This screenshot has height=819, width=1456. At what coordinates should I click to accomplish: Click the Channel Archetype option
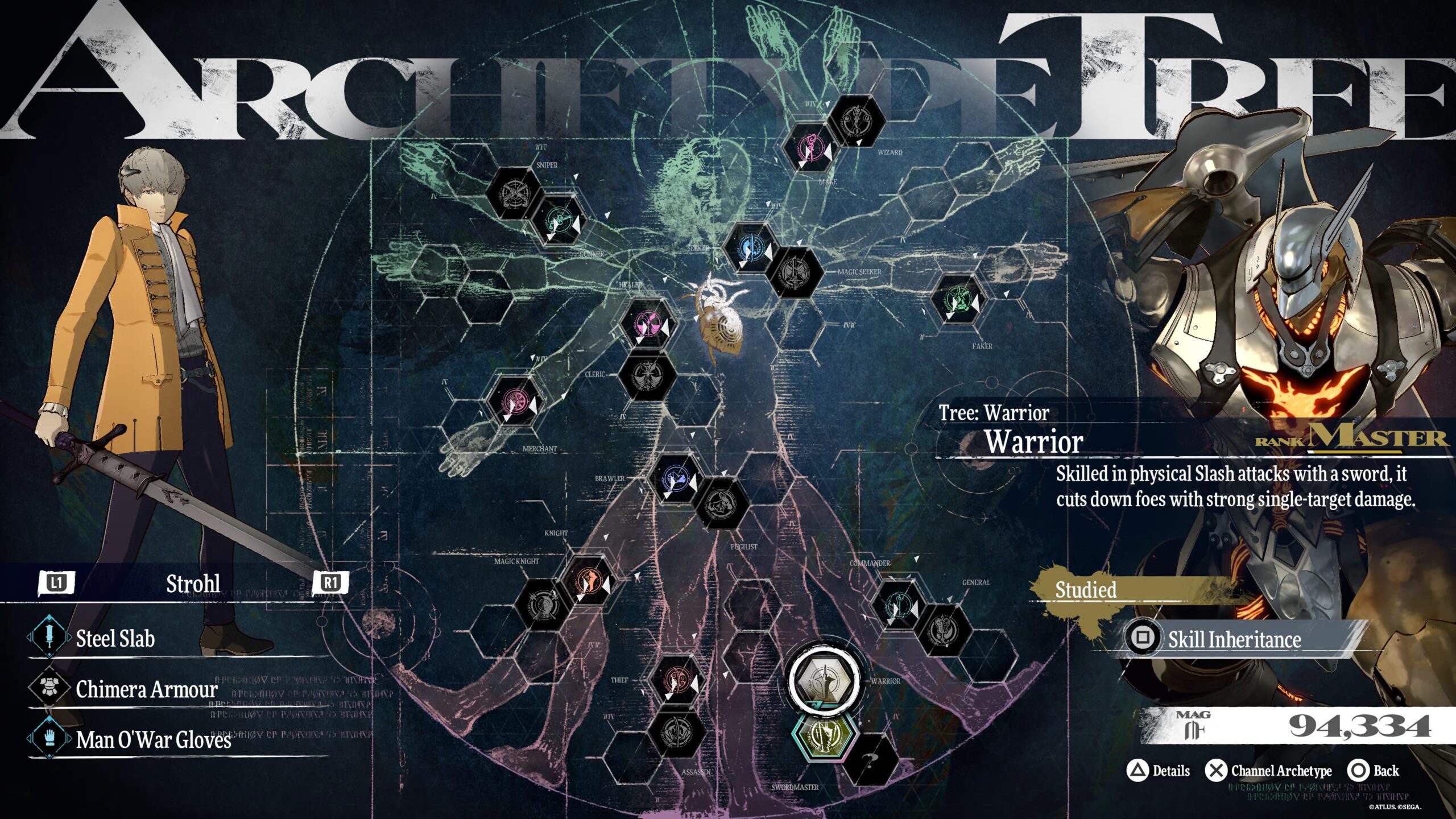pos(1281,771)
